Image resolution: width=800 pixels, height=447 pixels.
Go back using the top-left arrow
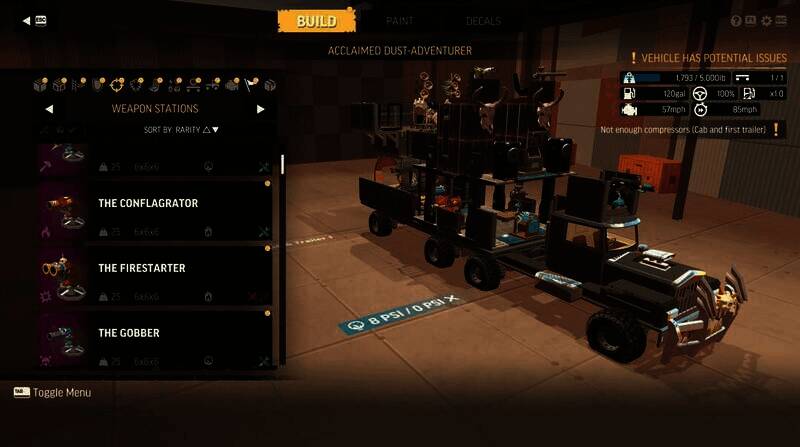(26, 19)
